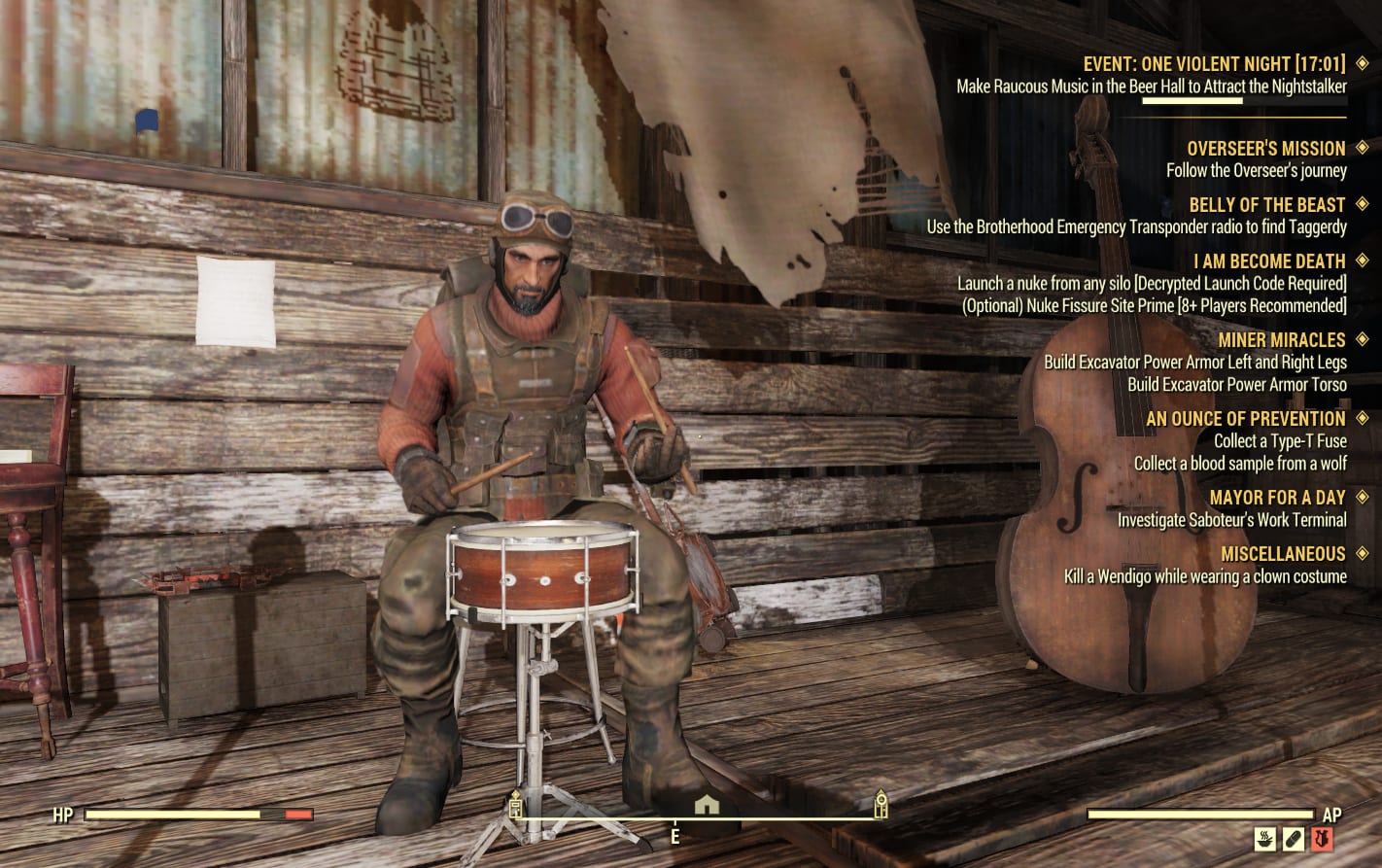The height and width of the screenshot is (868, 1382).
Task: Click the pill capsule status icon
Action: [x=1294, y=837]
